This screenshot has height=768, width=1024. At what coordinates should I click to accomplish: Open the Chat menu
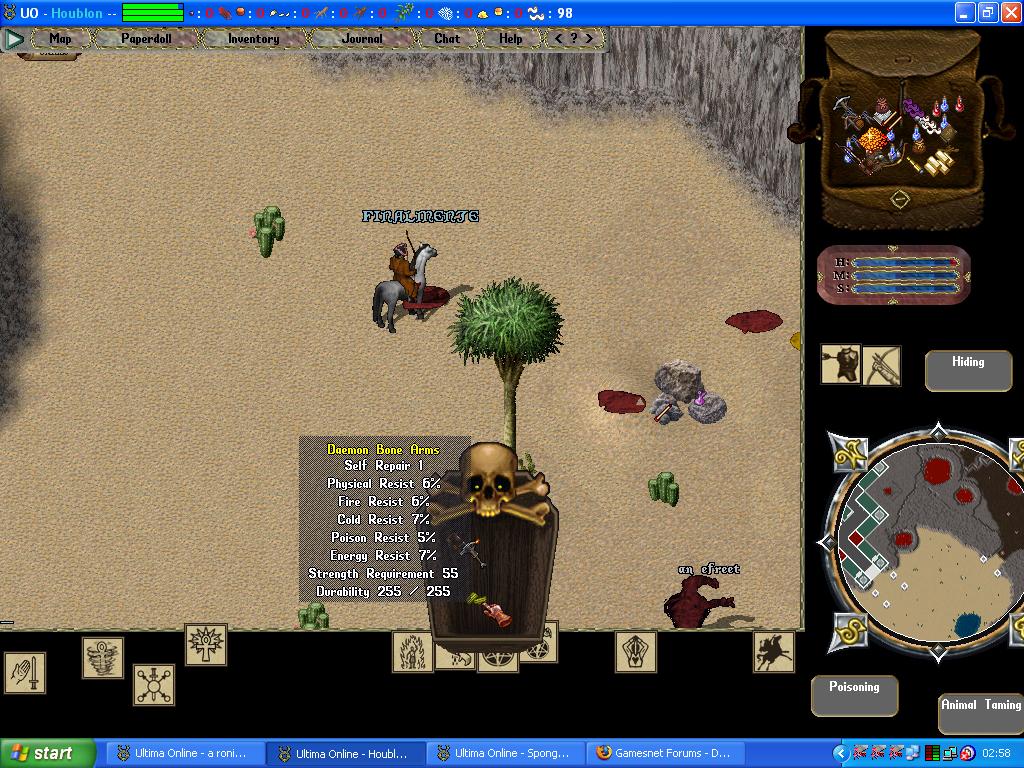(447, 39)
